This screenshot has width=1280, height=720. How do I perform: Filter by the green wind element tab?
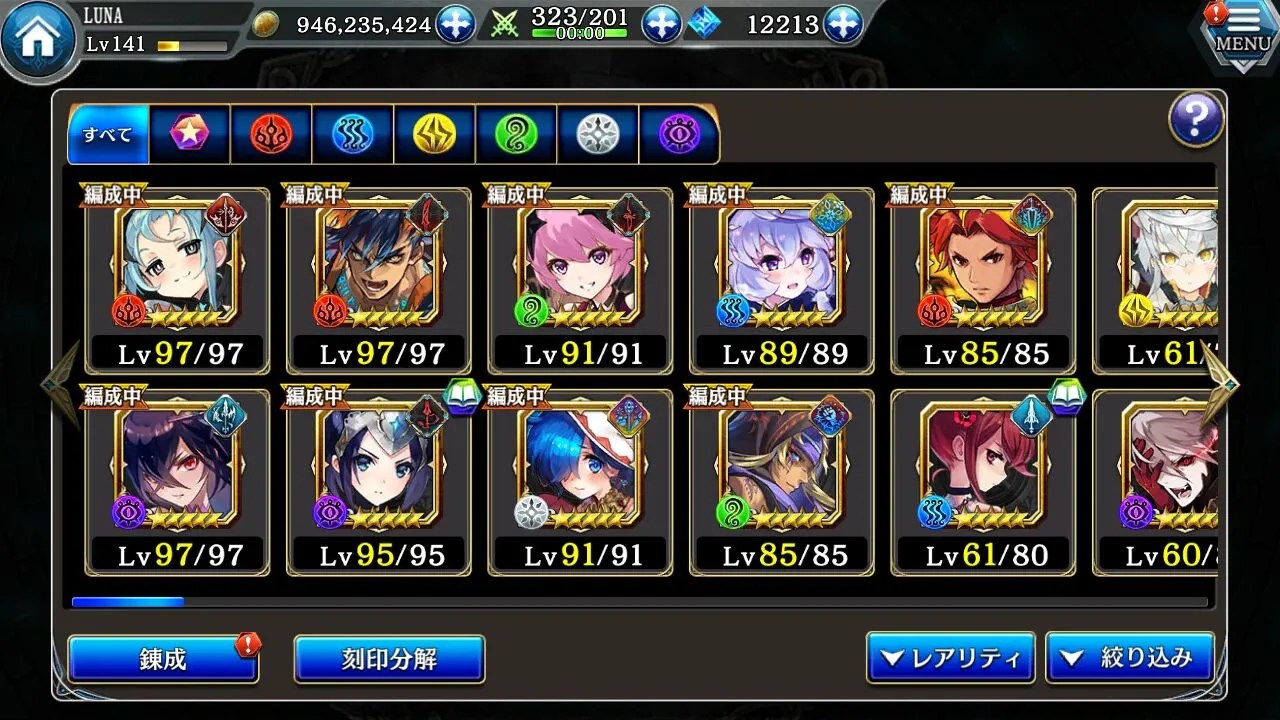coord(516,134)
